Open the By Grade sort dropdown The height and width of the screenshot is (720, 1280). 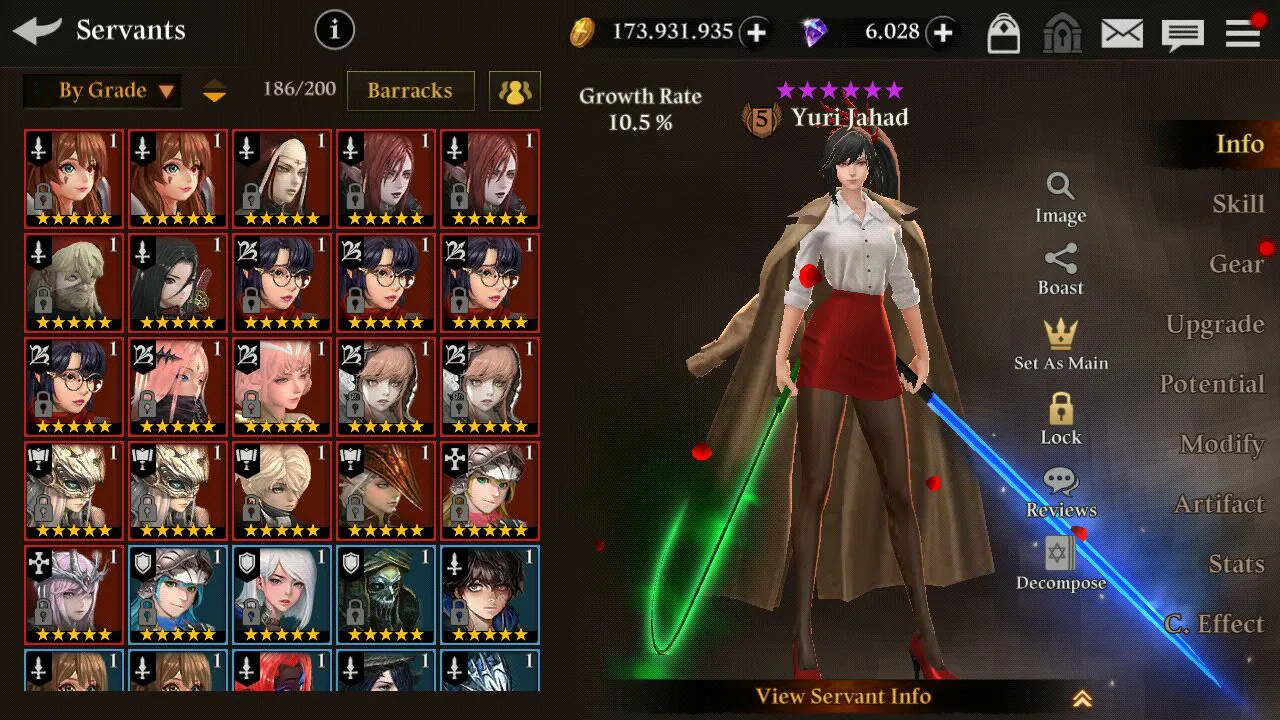[102, 91]
